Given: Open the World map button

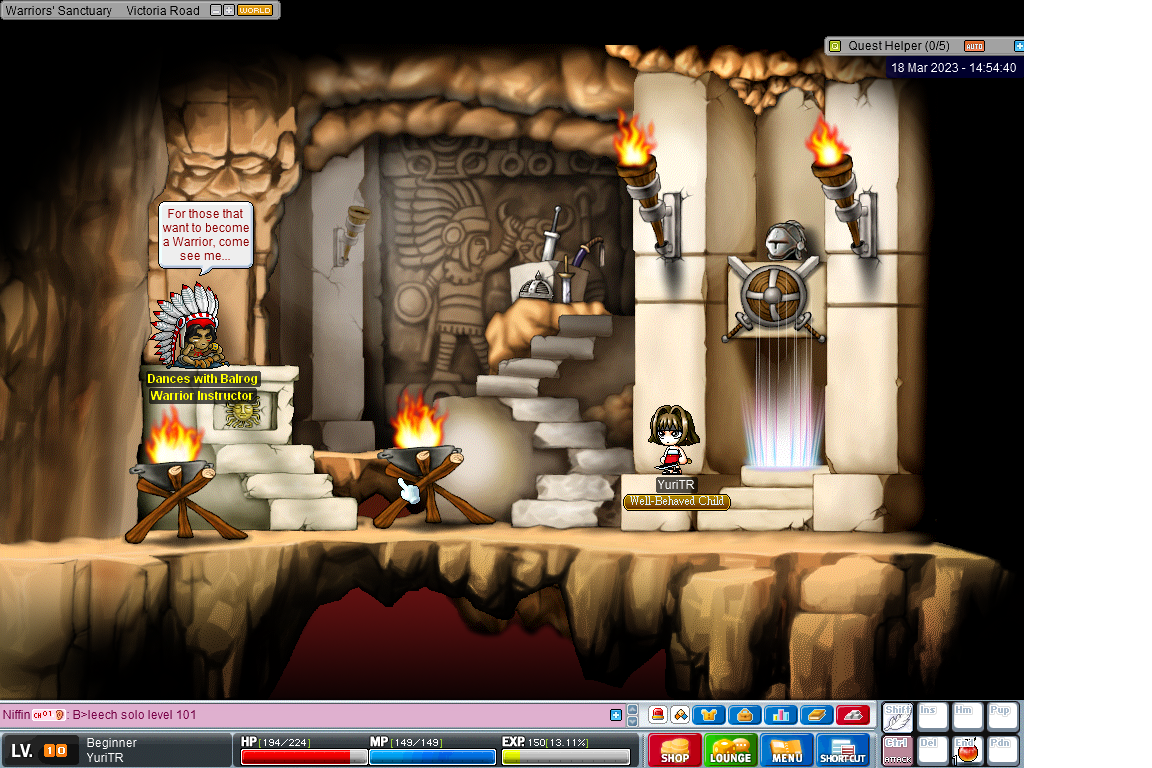Looking at the screenshot, I should [255, 10].
